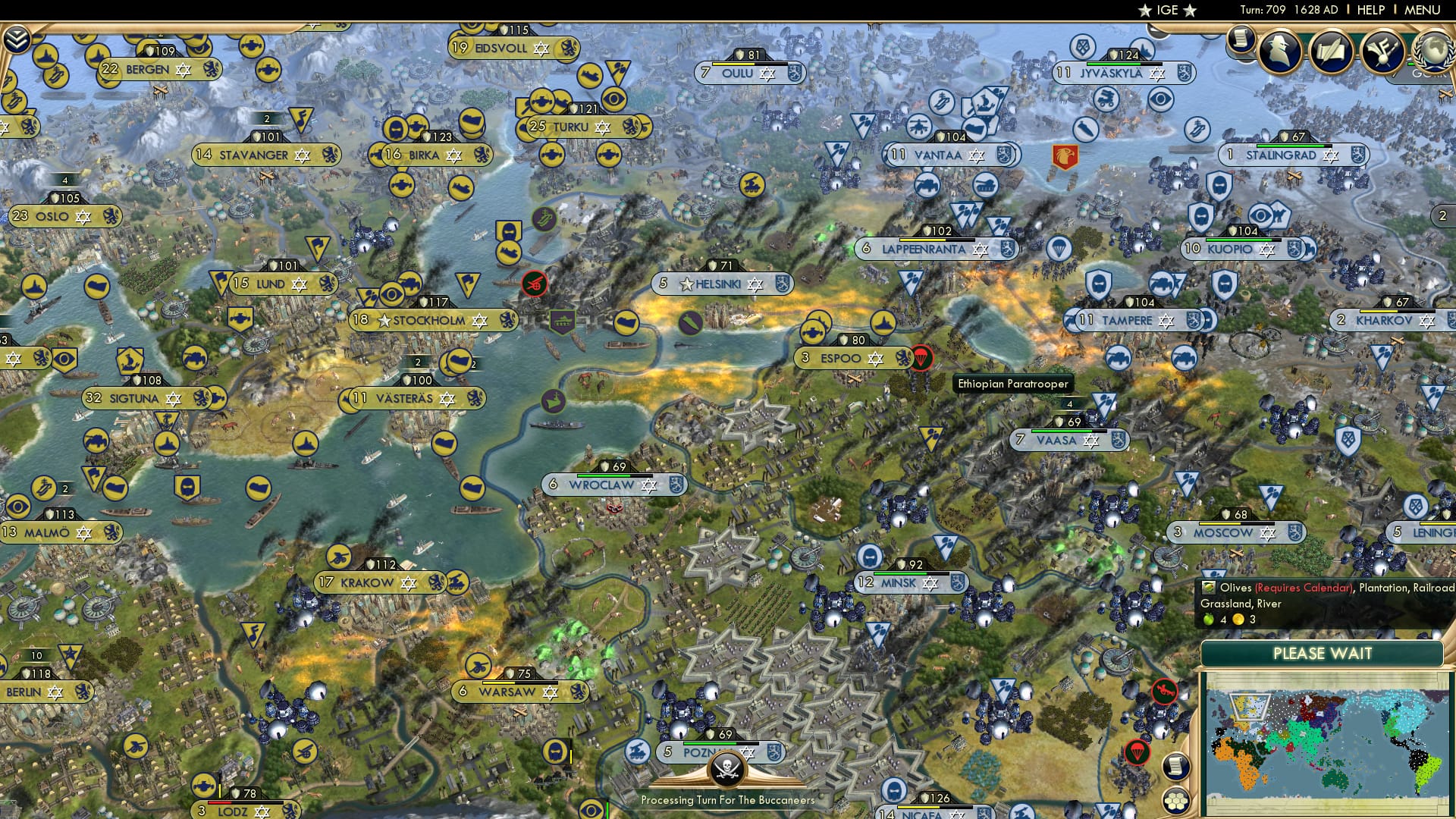1456x819 pixels.
Task: Open the Culture overview icon
Action: coord(1385,50)
